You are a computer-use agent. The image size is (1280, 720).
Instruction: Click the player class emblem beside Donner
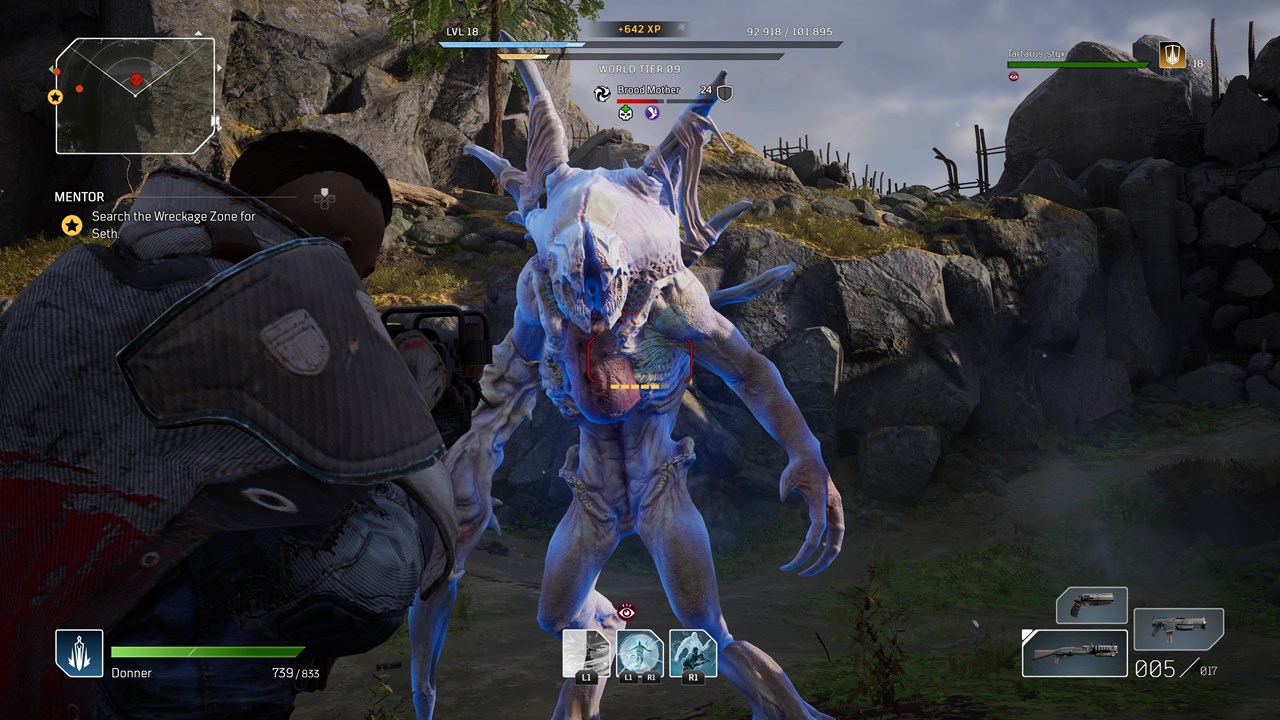79,653
